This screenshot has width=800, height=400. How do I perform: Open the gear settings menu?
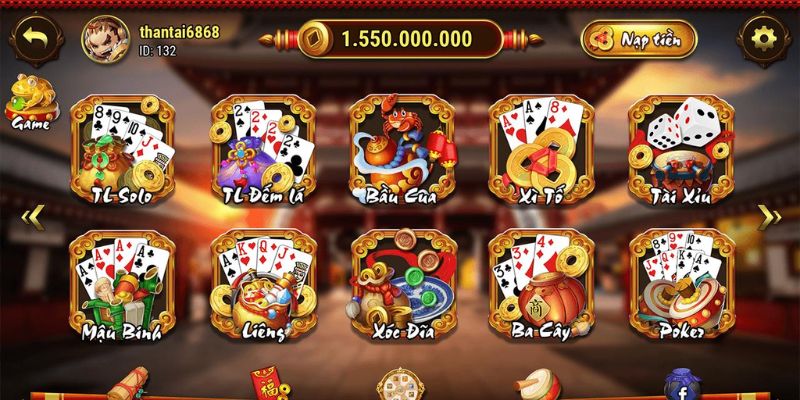[764, 39]
